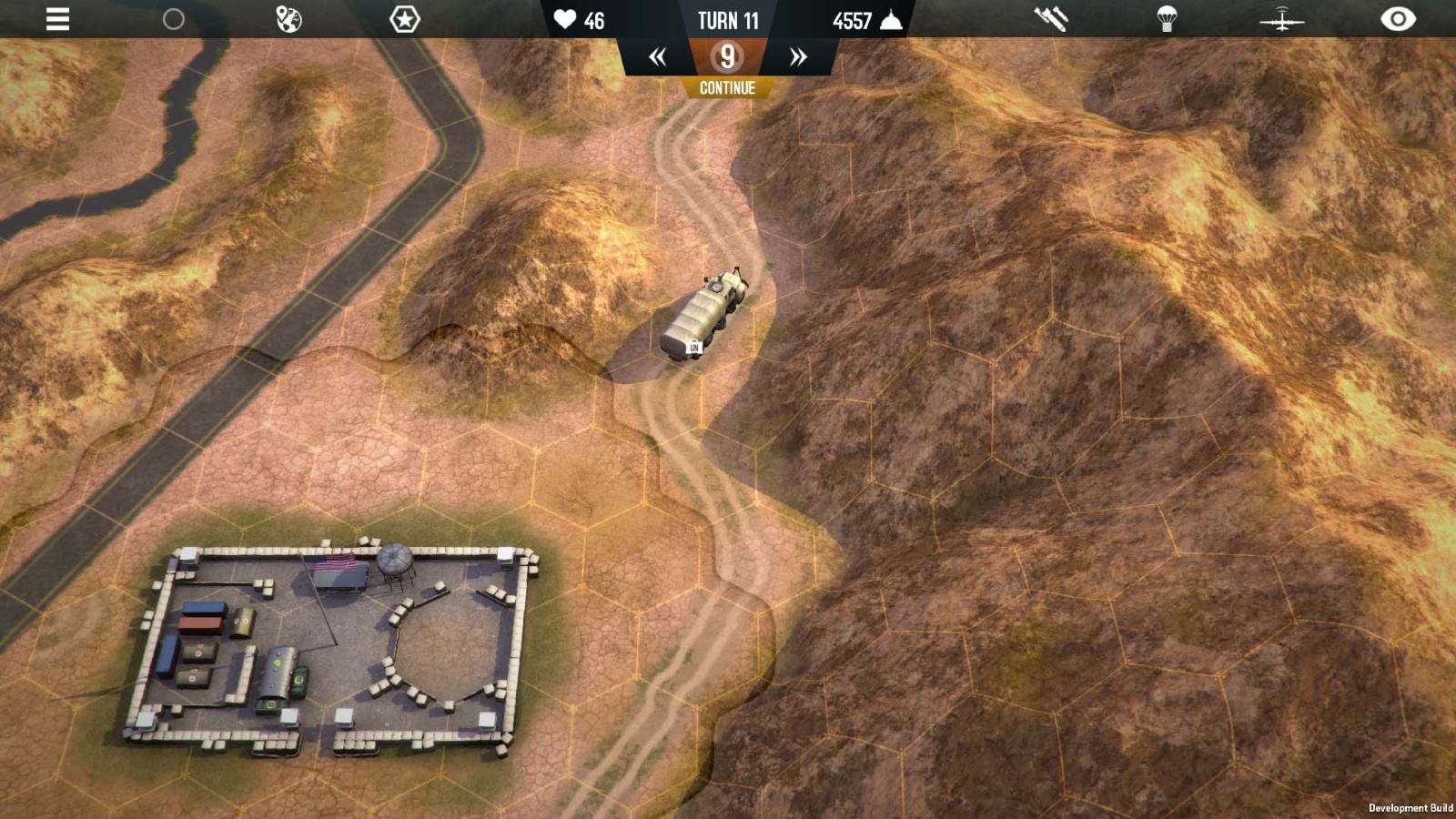1456x819 pixels.
Task: Click the drone aircraft icon
Action: (1283, 17)
